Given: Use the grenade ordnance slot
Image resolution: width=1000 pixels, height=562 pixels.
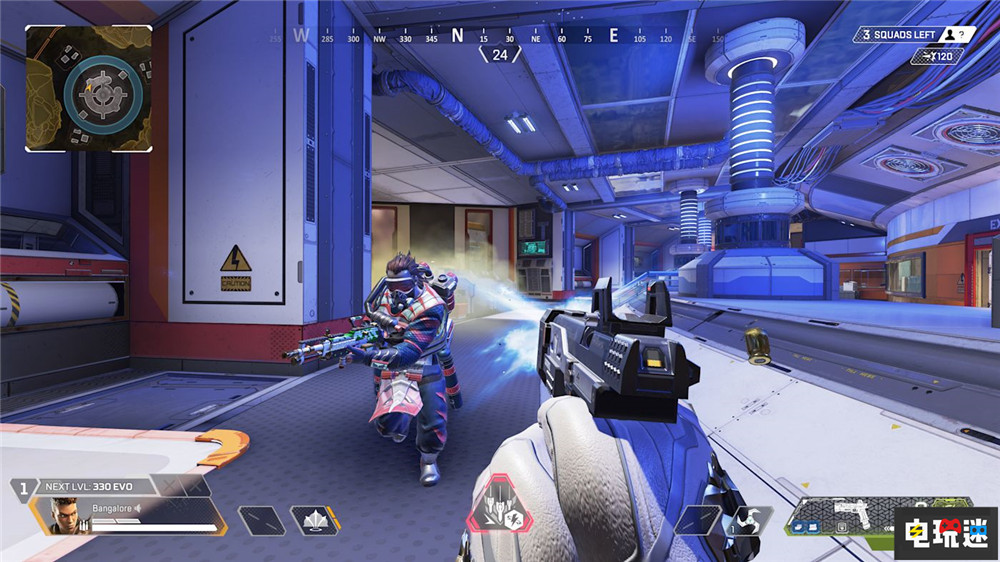Looking at the screenshot, I should pyautogui.click(x=743, y=520).
